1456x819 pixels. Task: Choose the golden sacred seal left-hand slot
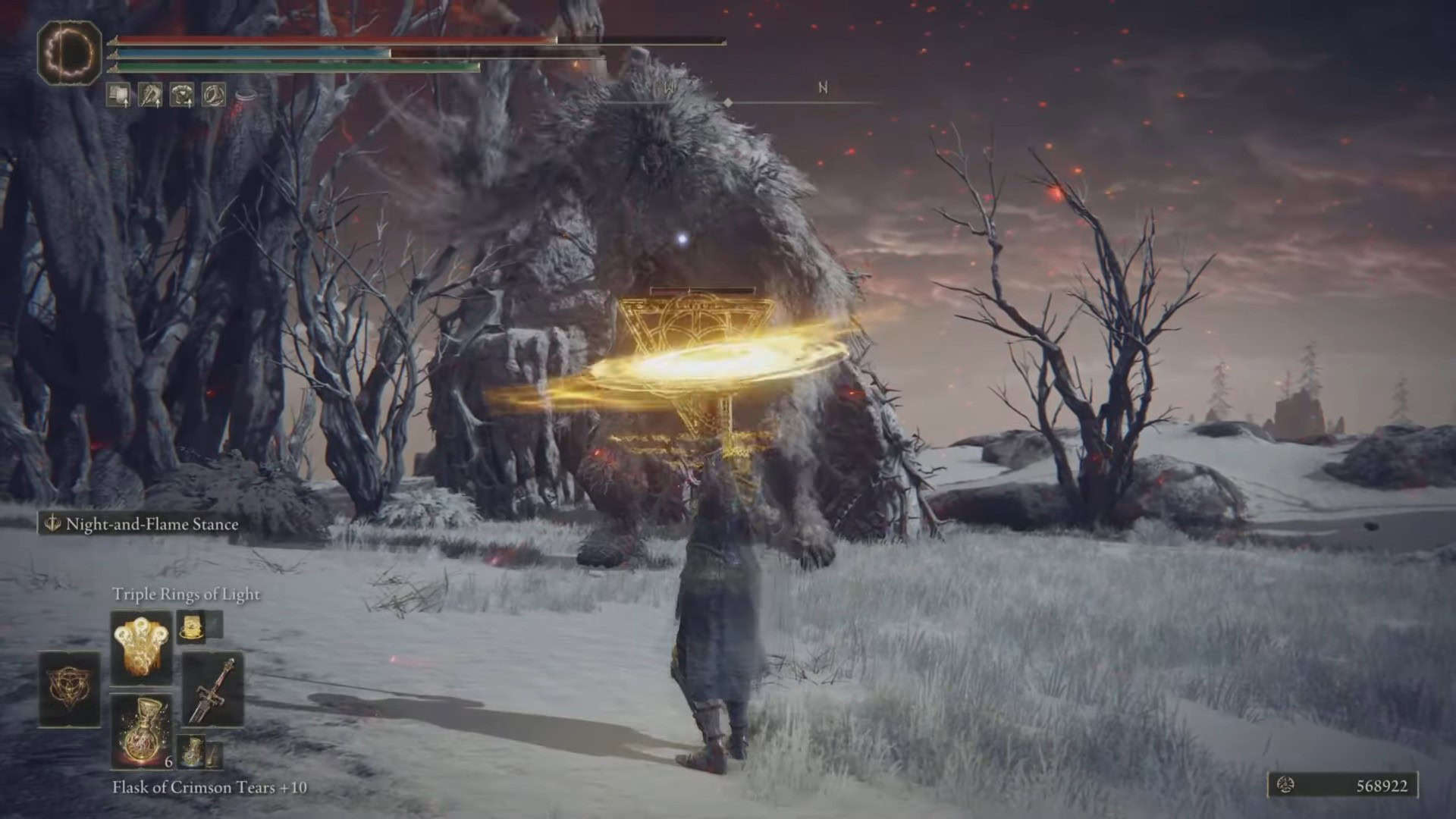70,689
